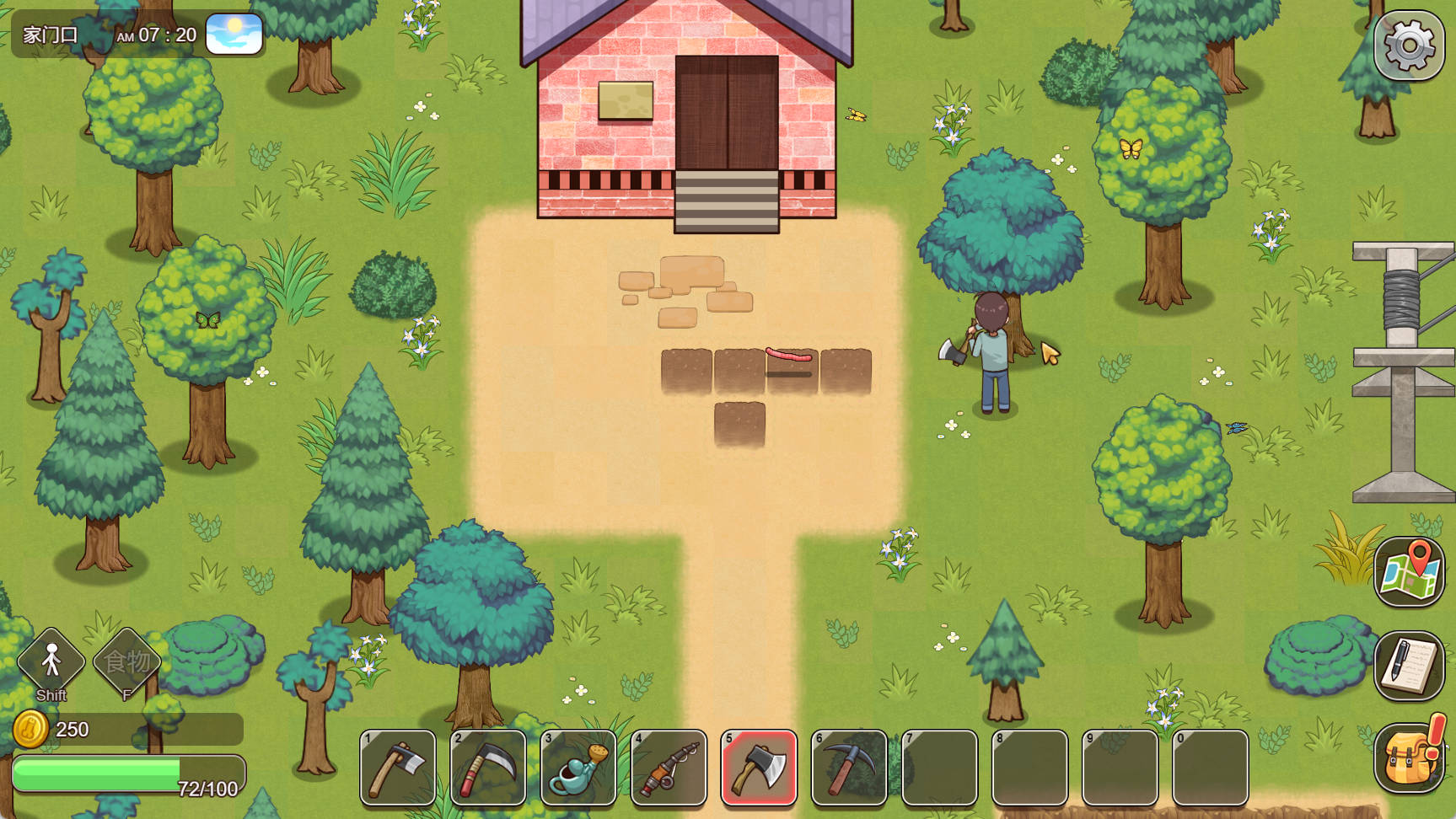The width and height of the screenshot is (1456, 819).
Task: Open the notebook journal
Action: tap(1409, 665)
